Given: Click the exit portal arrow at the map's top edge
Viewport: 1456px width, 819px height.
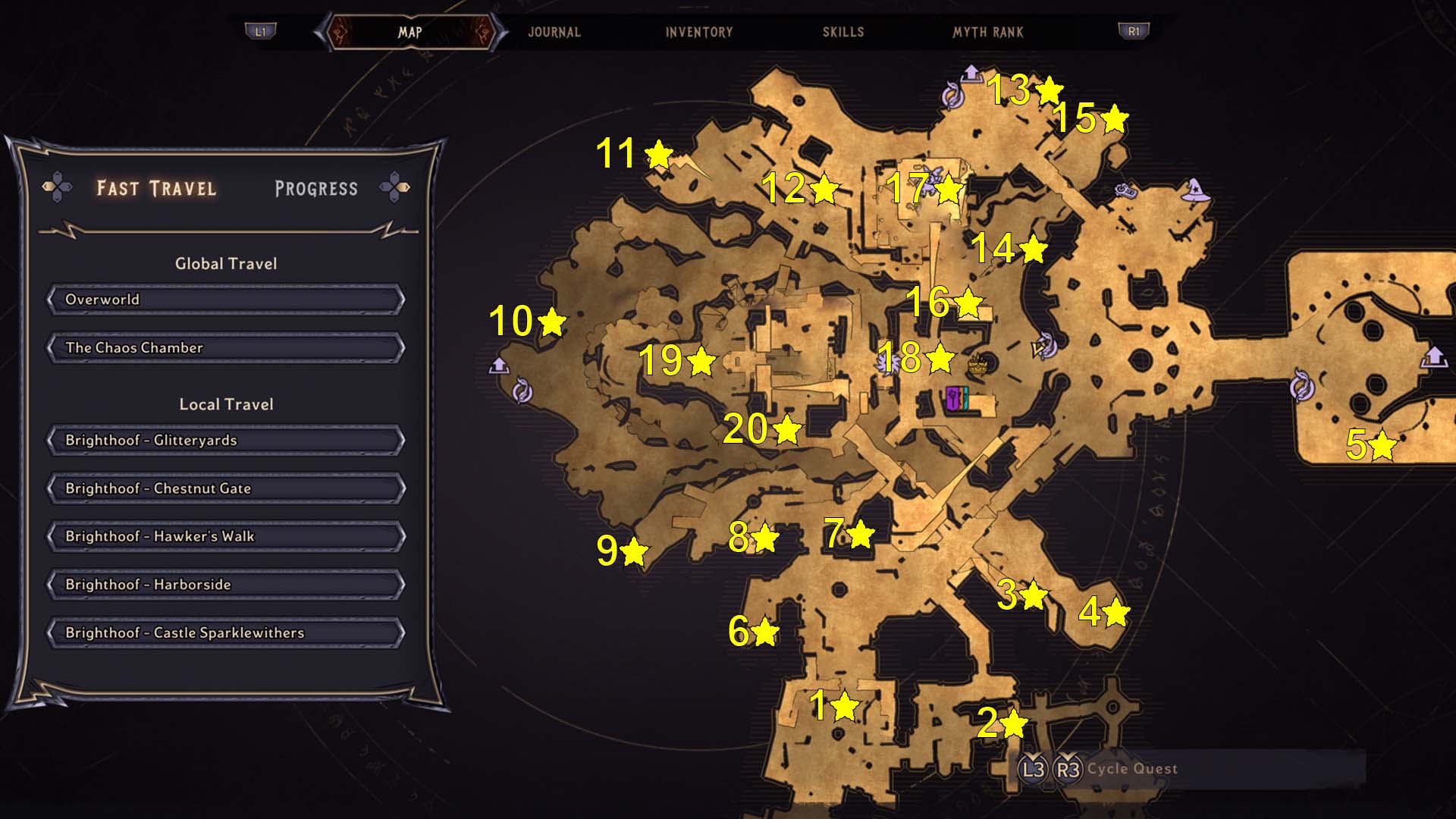Looking at the screenshot, I should coord(973,72).
